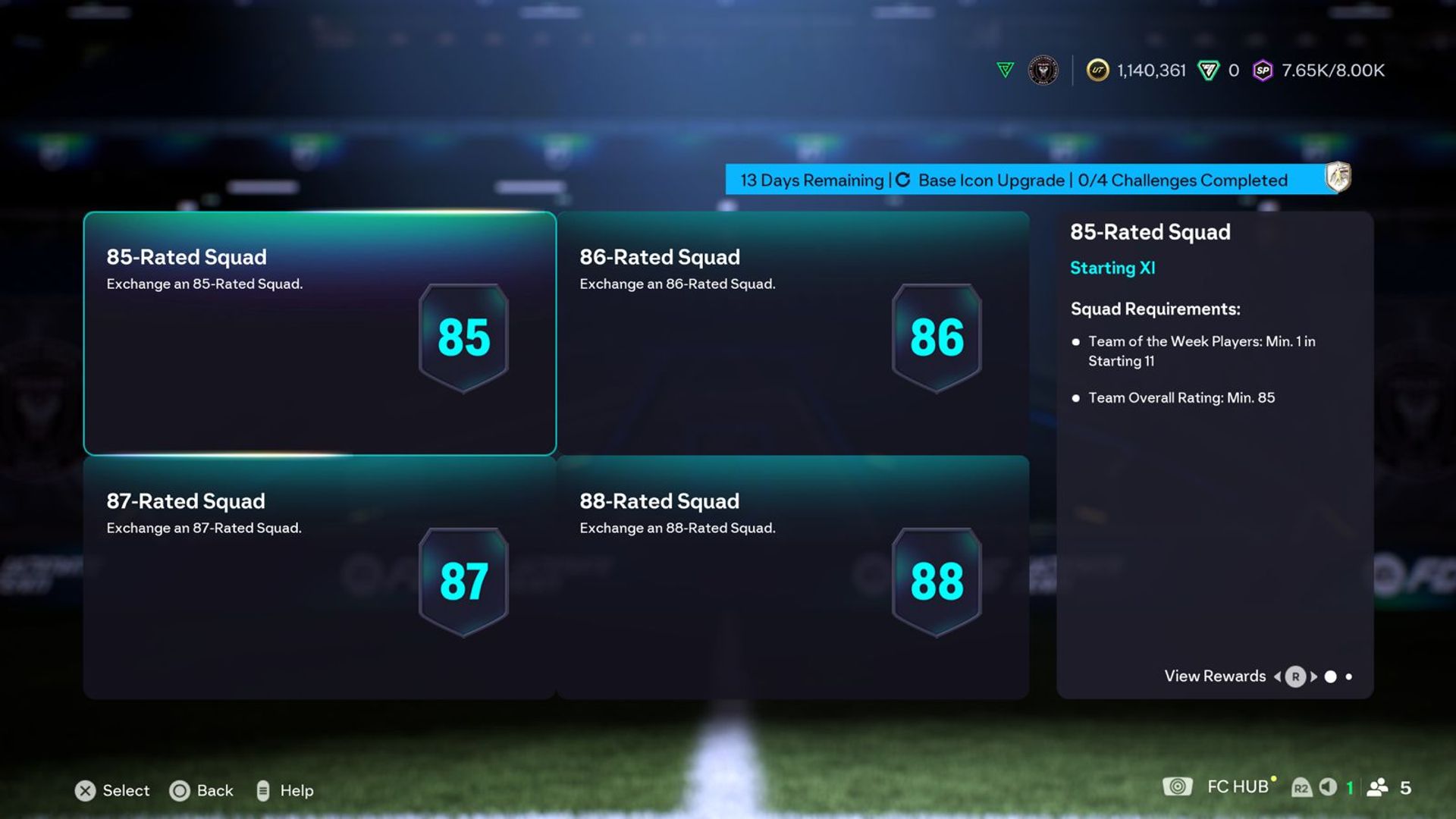This screenshot has width=1456, height=819.
Task: Click the left arrow beside View Rewards
Action: coord(1277,676)
